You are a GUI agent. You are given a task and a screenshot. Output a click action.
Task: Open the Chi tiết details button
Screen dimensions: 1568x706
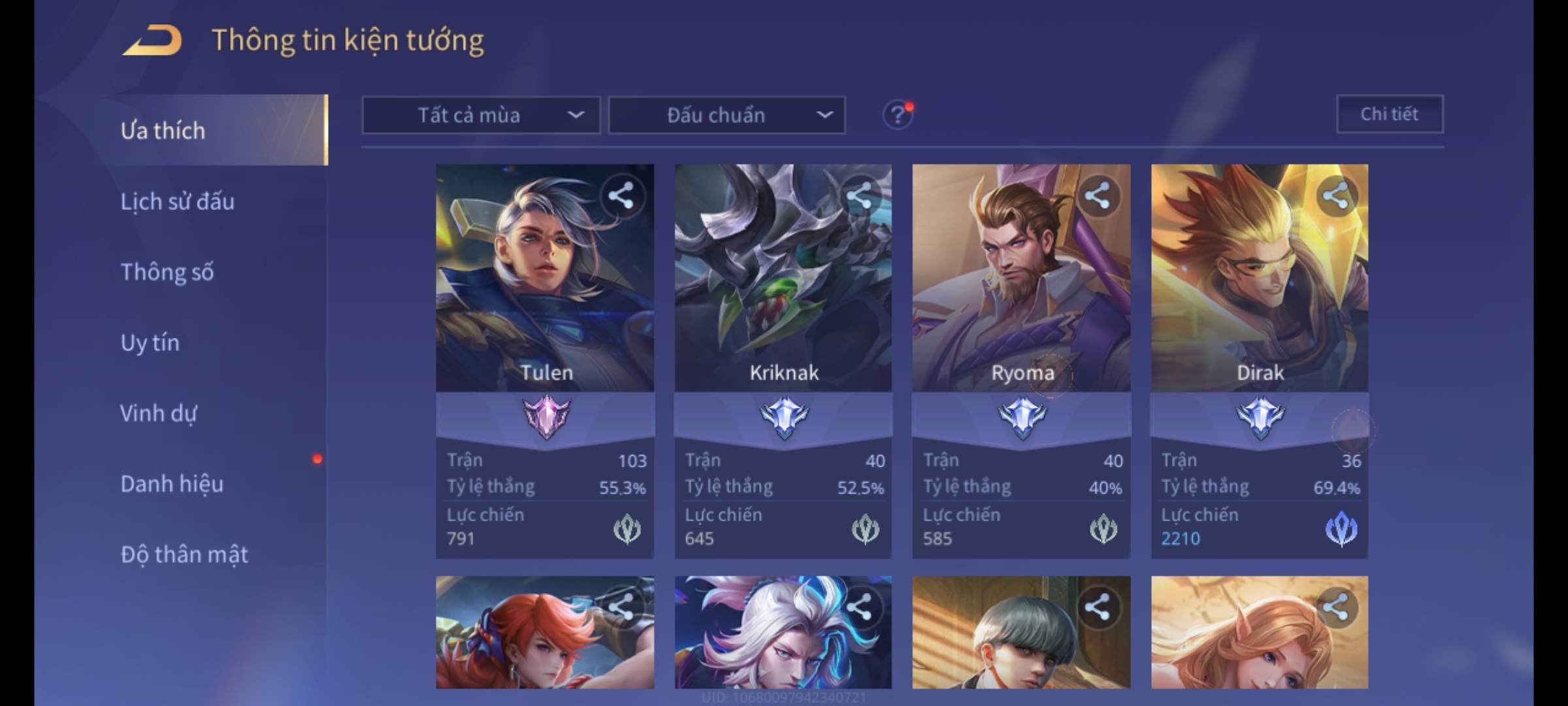1389,114
